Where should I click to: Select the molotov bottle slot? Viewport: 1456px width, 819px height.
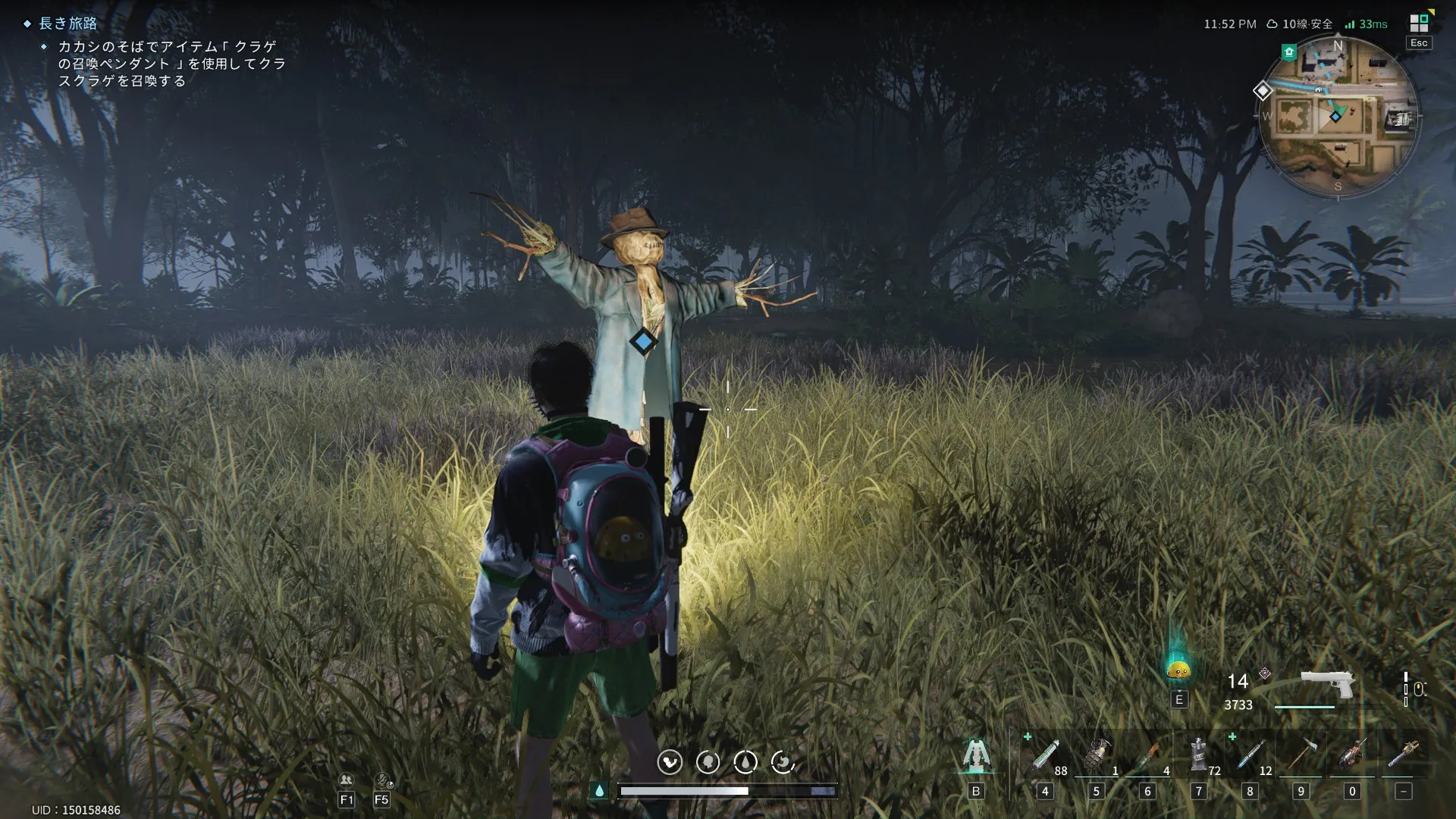click(1148, 755)
